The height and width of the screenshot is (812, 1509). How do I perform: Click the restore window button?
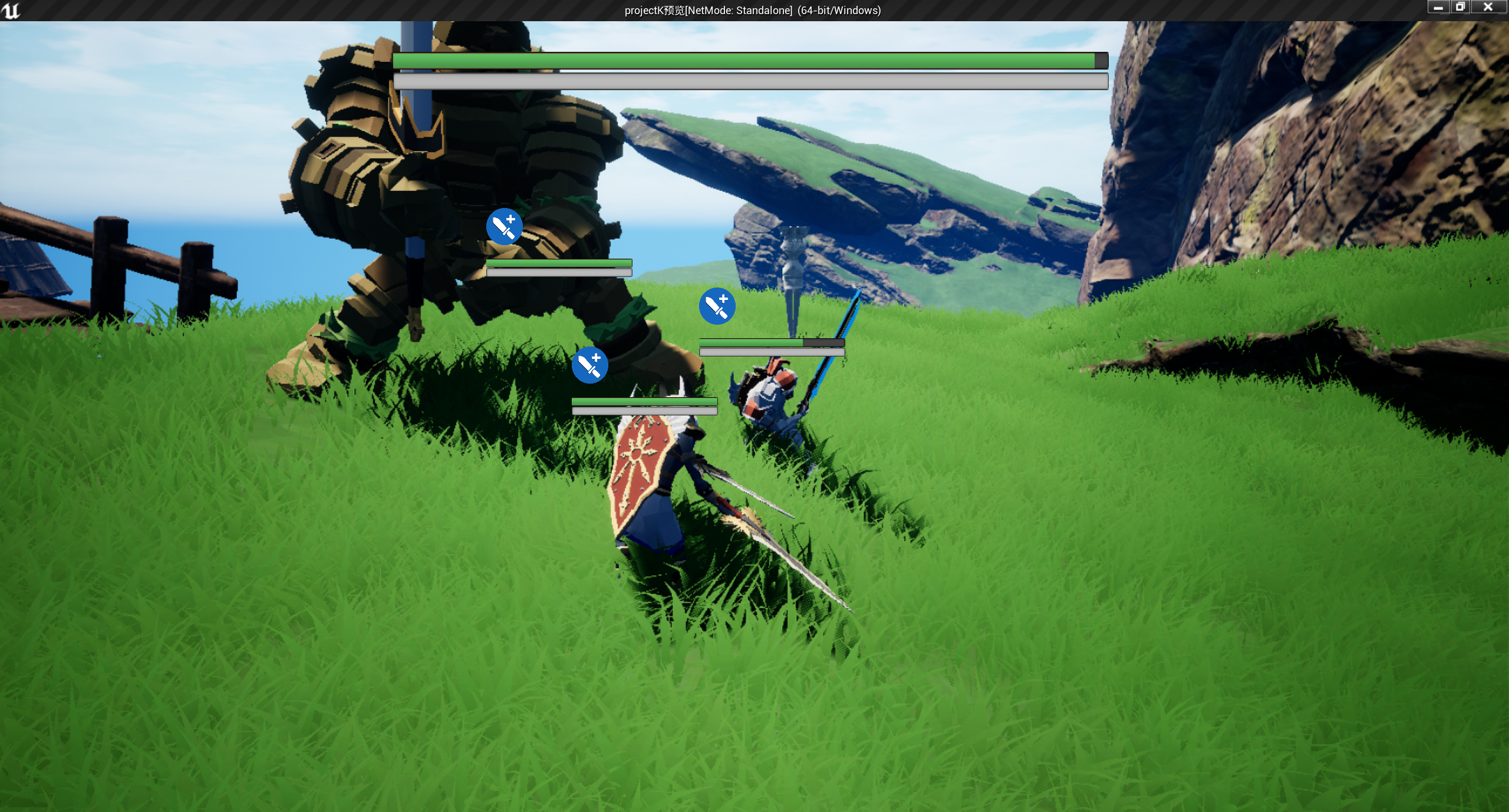point(1461,8)
